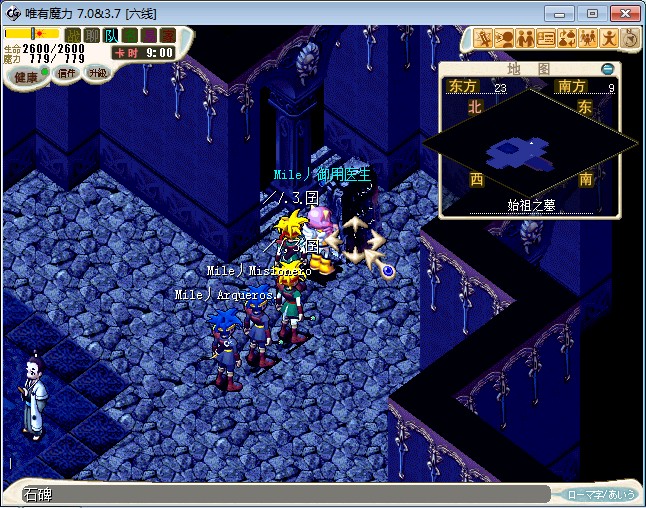Viewport: 646px width, 508px height.
Task: Open the name card exchange icon
Action: (547, 39)
